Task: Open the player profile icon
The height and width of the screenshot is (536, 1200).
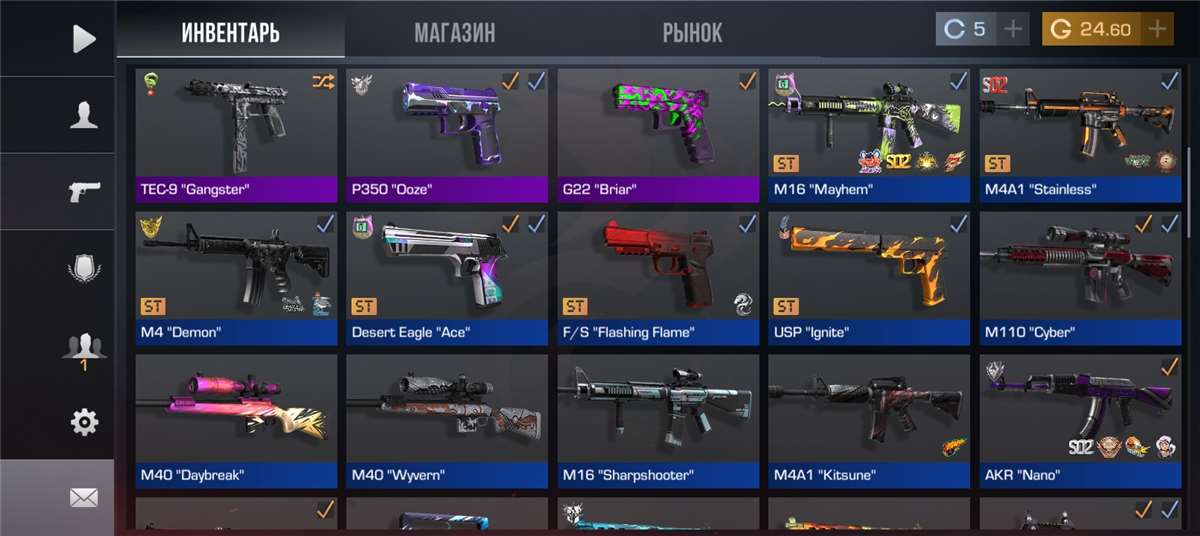Action: [x=84, y=115]
